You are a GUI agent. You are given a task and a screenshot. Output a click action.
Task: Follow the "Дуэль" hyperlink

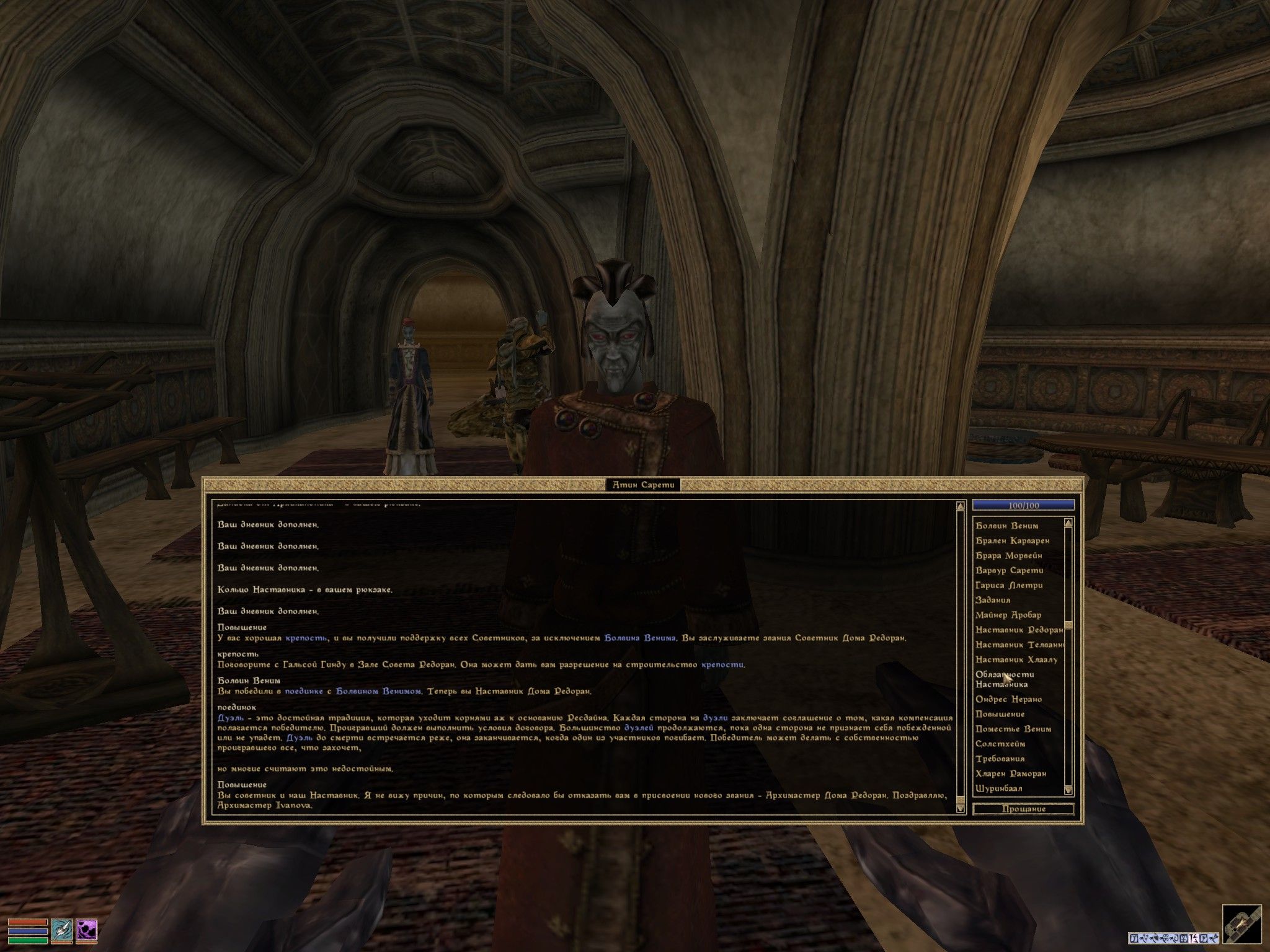[231, 718]
